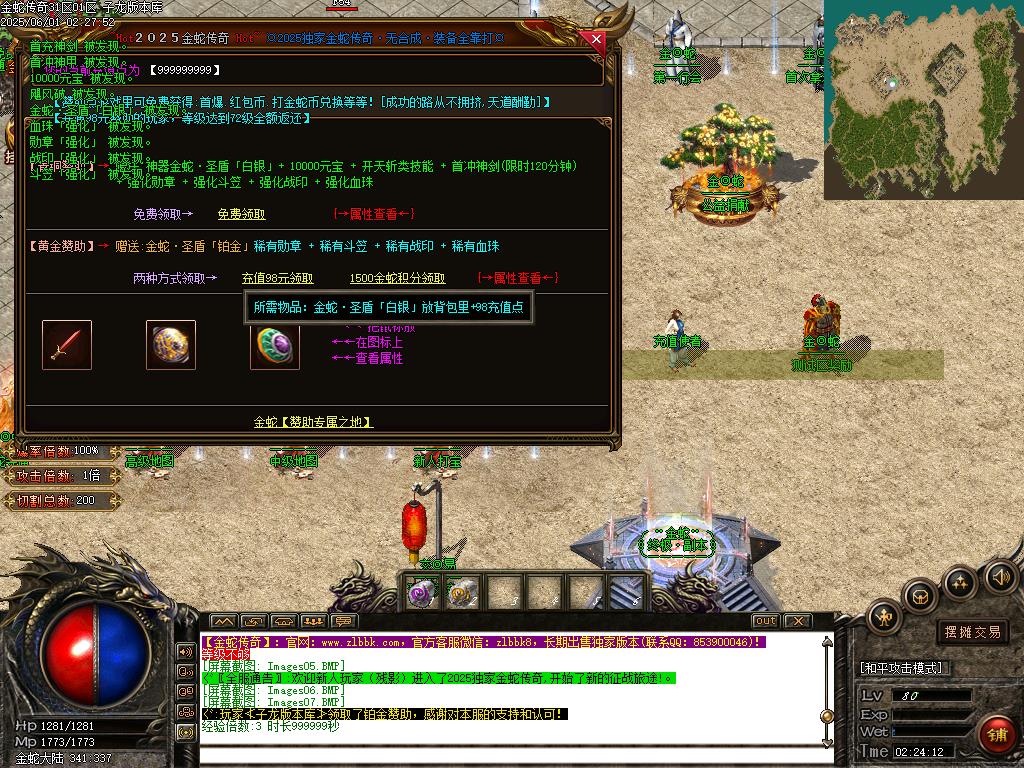1024x768 pixels.
Task: Choose the 1500金蛇积分领取 option
Action: tap(397, 278)
